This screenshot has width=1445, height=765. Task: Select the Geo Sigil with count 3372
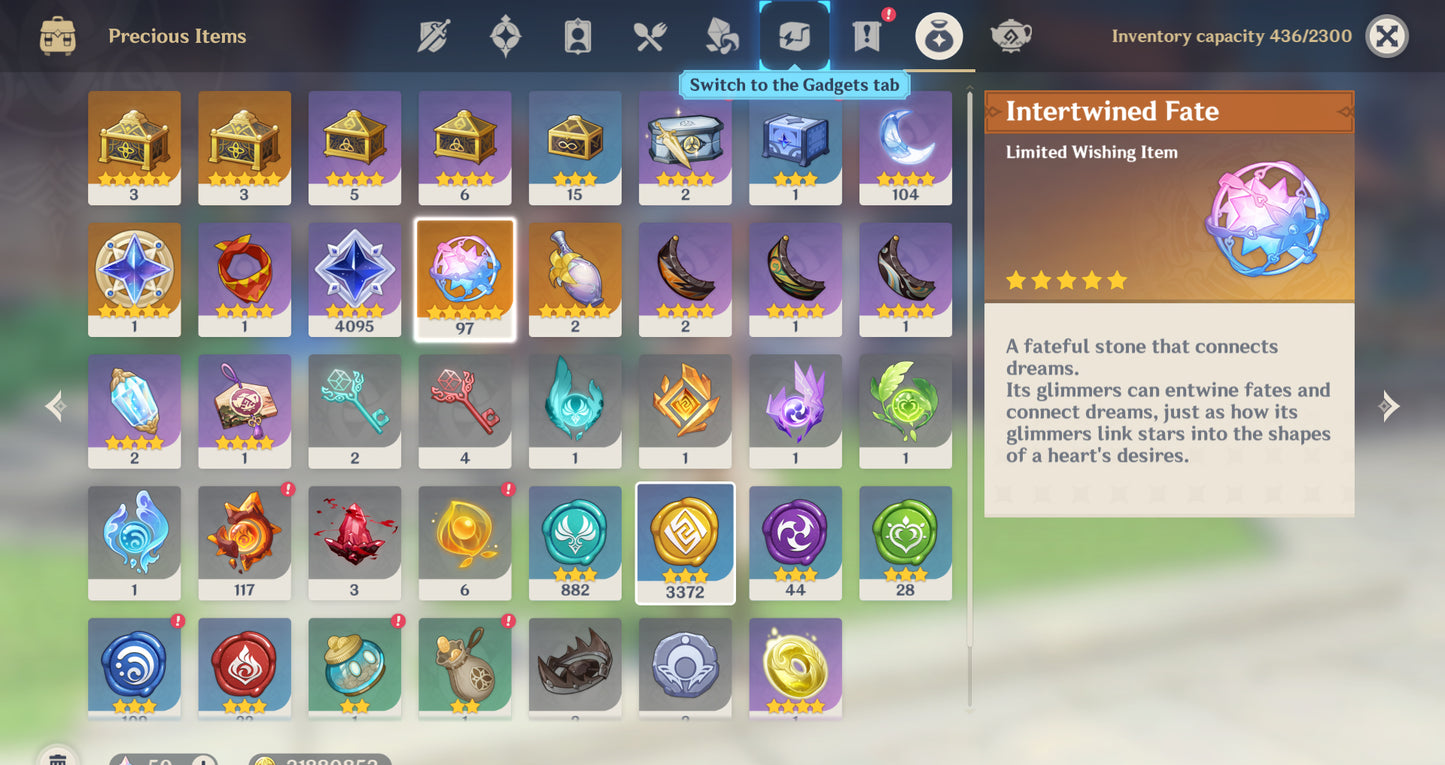[685, 541]
